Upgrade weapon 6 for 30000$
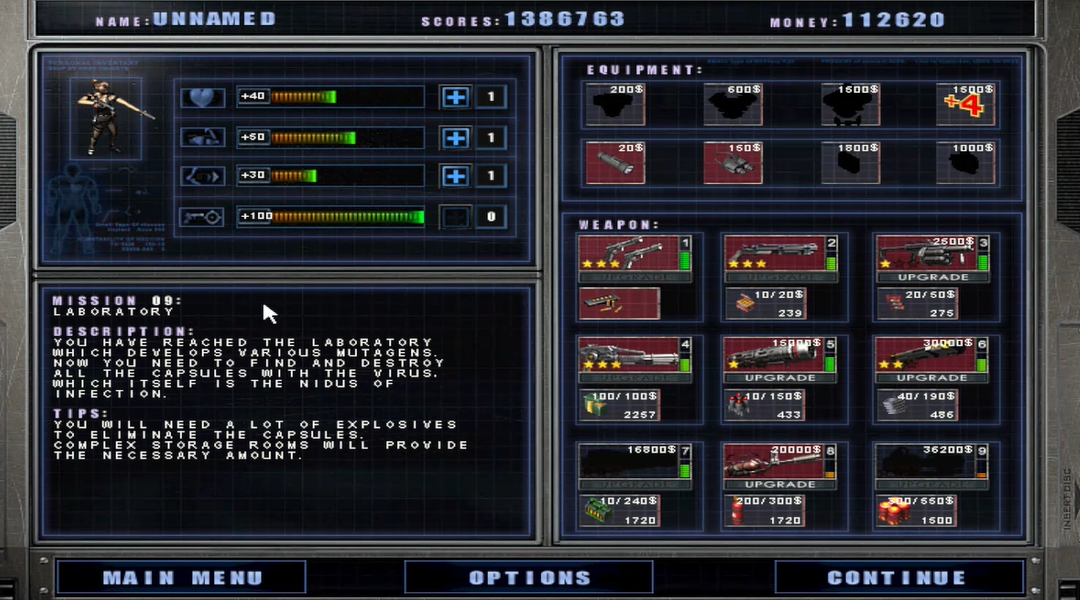Image resolution: width=1080 pixels, height=600 pixels. pos(932,378)
